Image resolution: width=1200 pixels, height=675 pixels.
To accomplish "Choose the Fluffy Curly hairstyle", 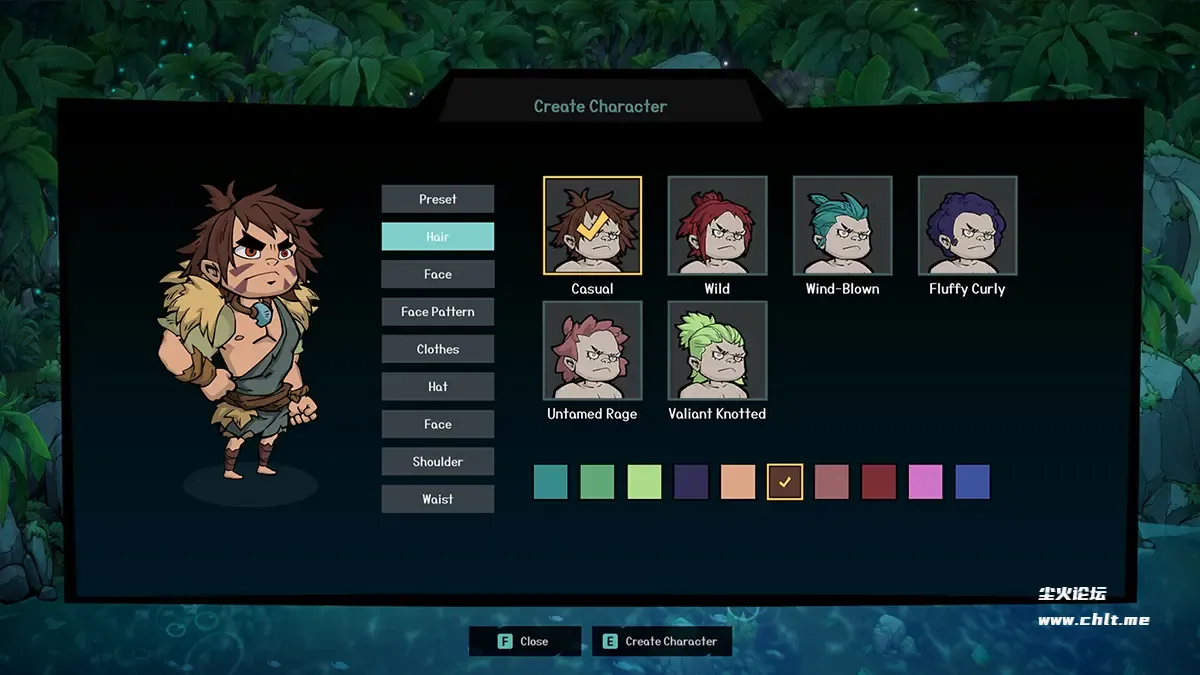I will (967, 226).
